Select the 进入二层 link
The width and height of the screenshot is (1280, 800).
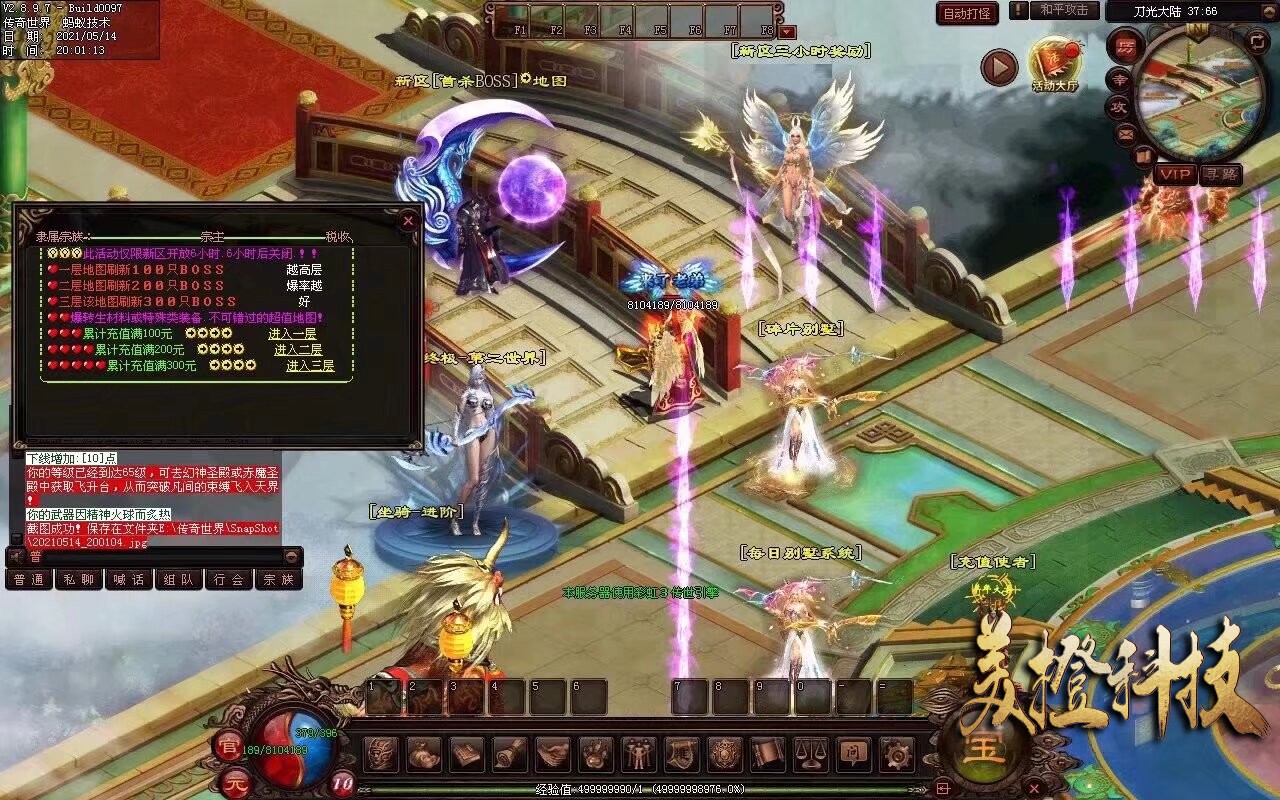[298, 349]
